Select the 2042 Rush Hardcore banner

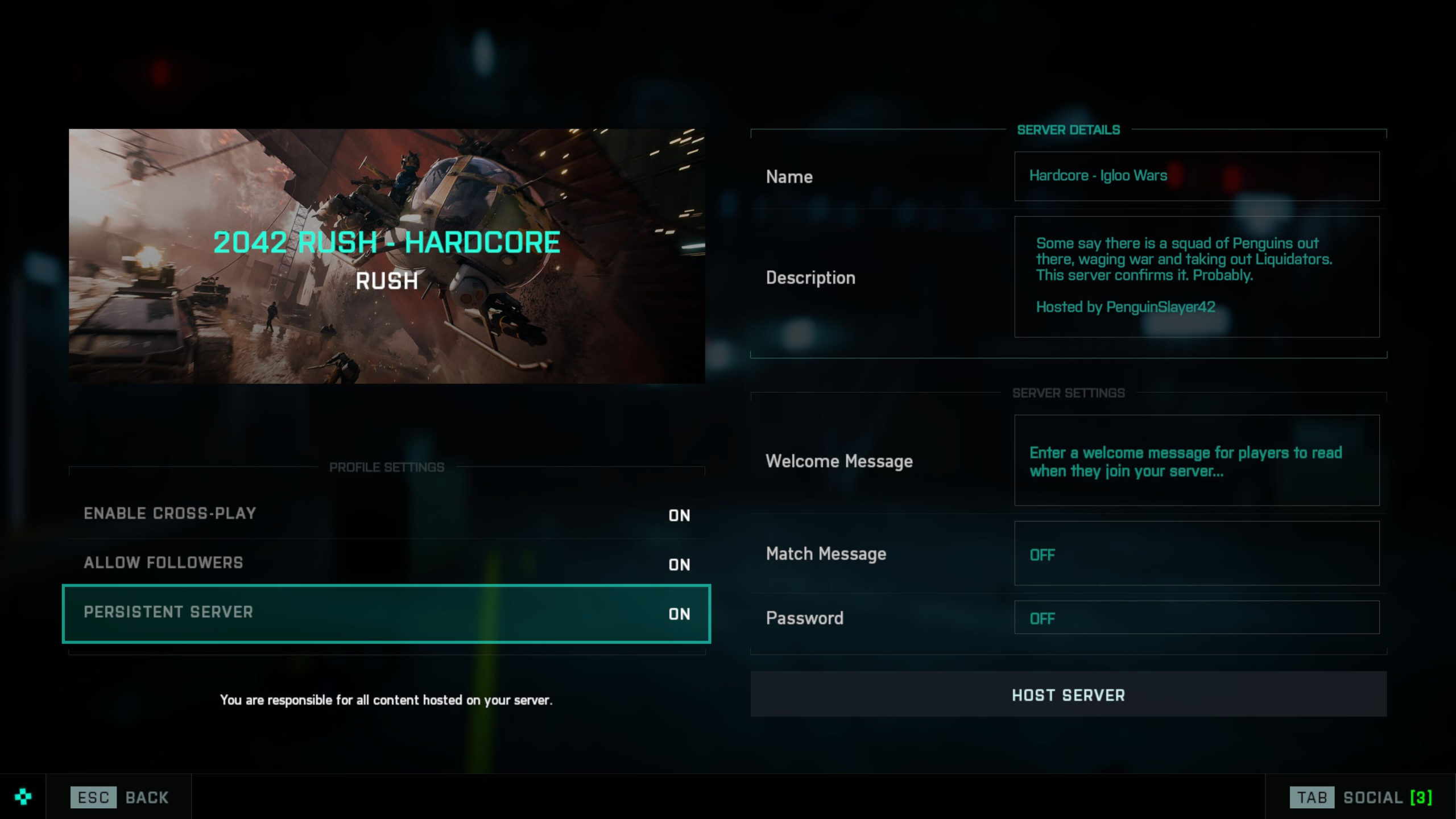[387, 256]
